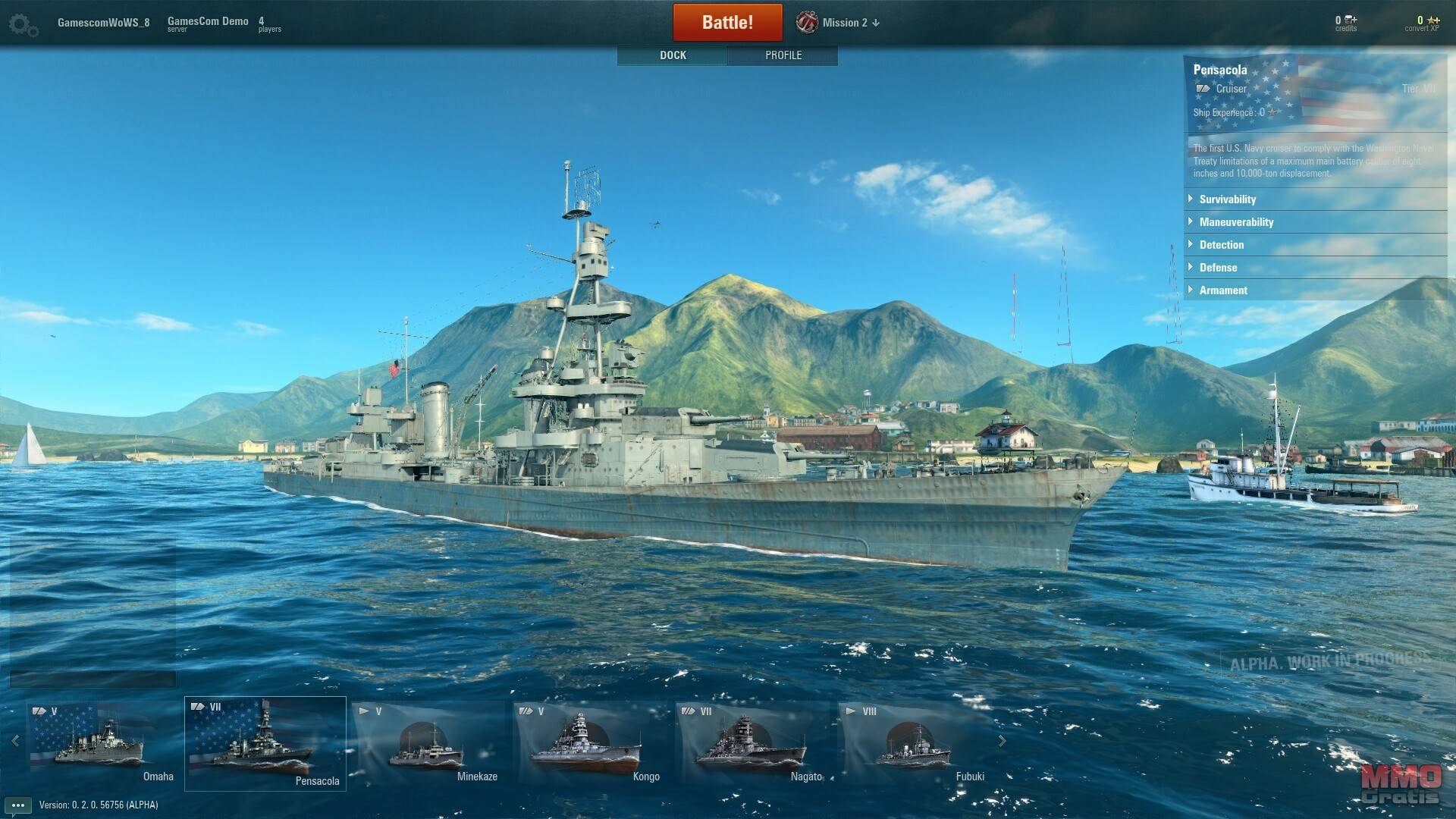
Task: Expand the Maneuverability stats section
Action: (1235, 222)
